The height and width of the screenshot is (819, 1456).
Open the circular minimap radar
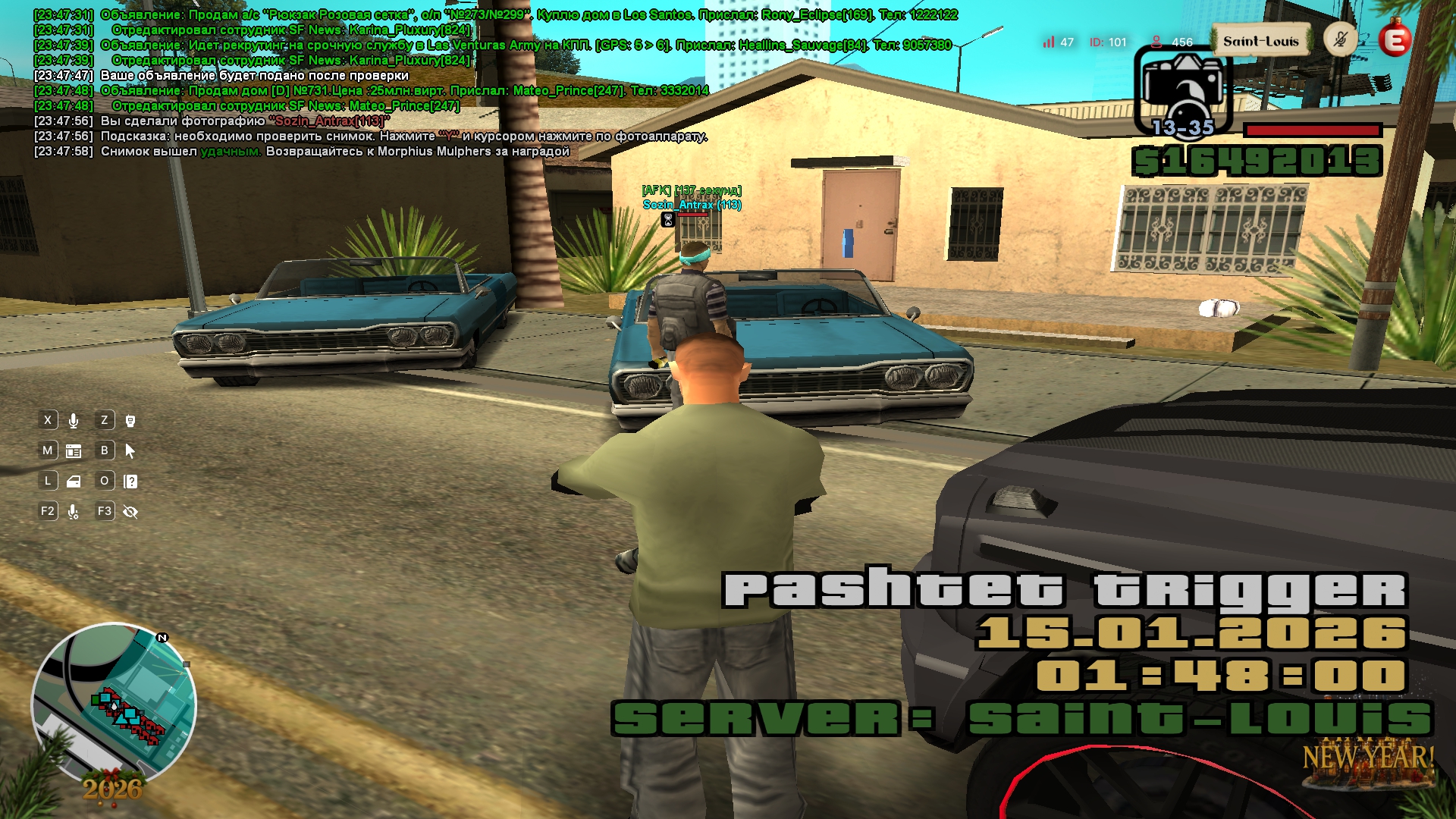114,704
